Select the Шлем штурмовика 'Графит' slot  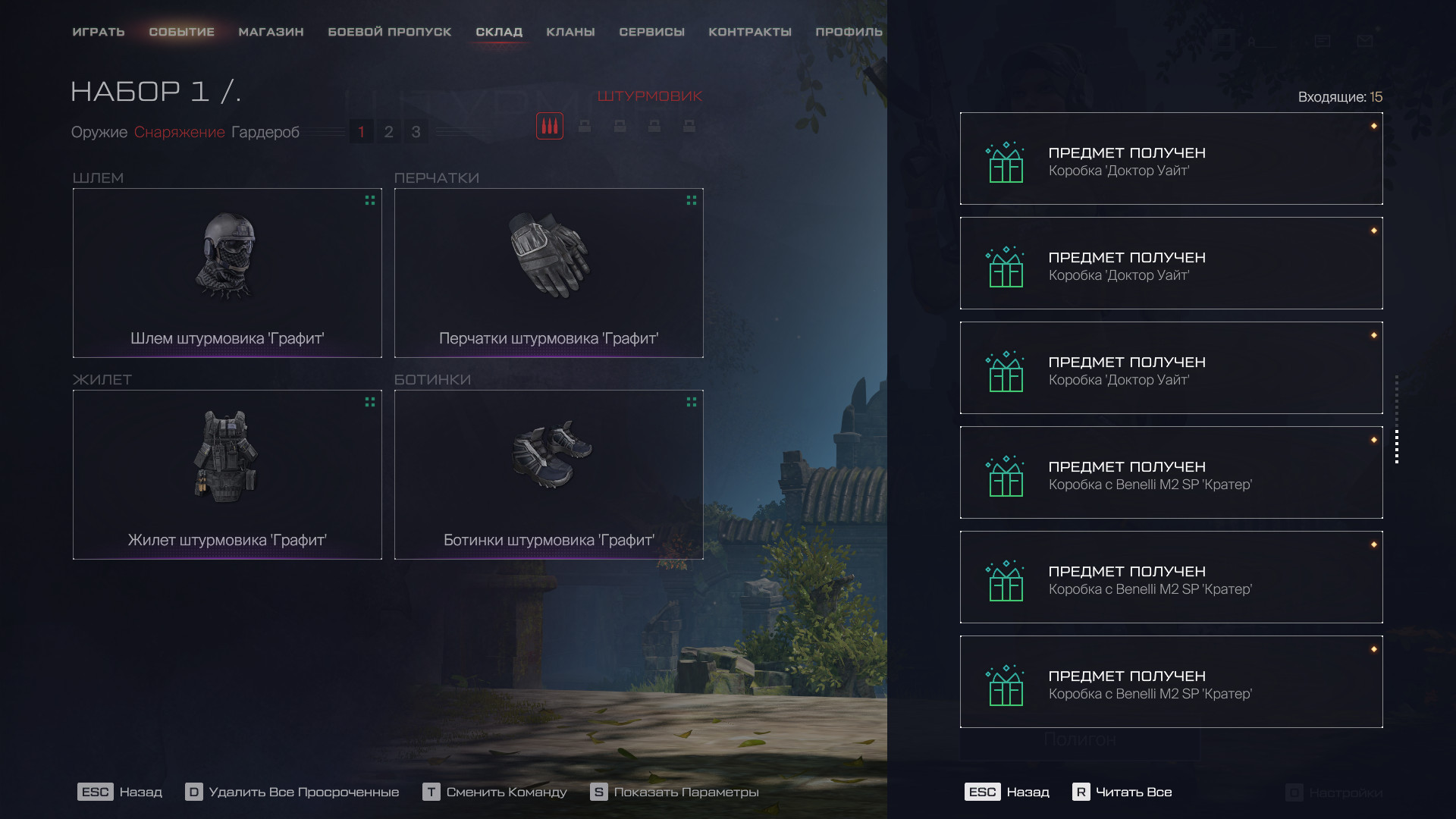[227, 273]
